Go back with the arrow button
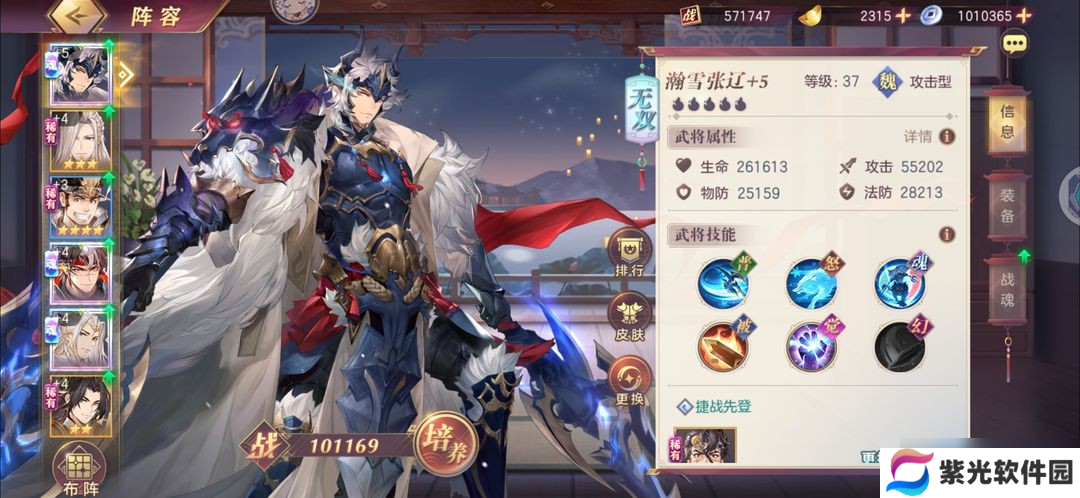This screenshot has height=498, width=1080. tap(77, 16)
